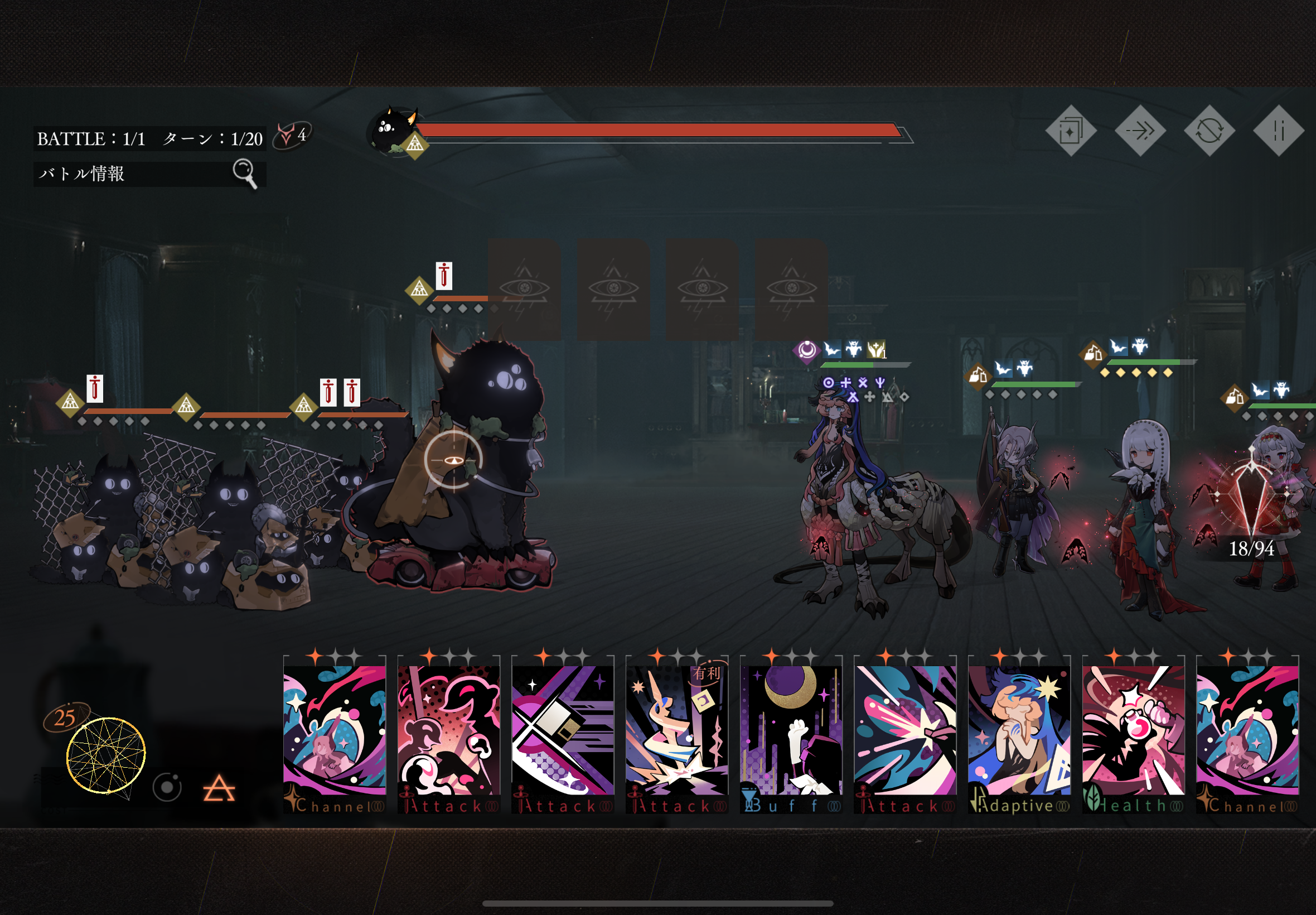Choose the Attack card with purple slash art
This screenshot has height=915, width=1316.
563,735
